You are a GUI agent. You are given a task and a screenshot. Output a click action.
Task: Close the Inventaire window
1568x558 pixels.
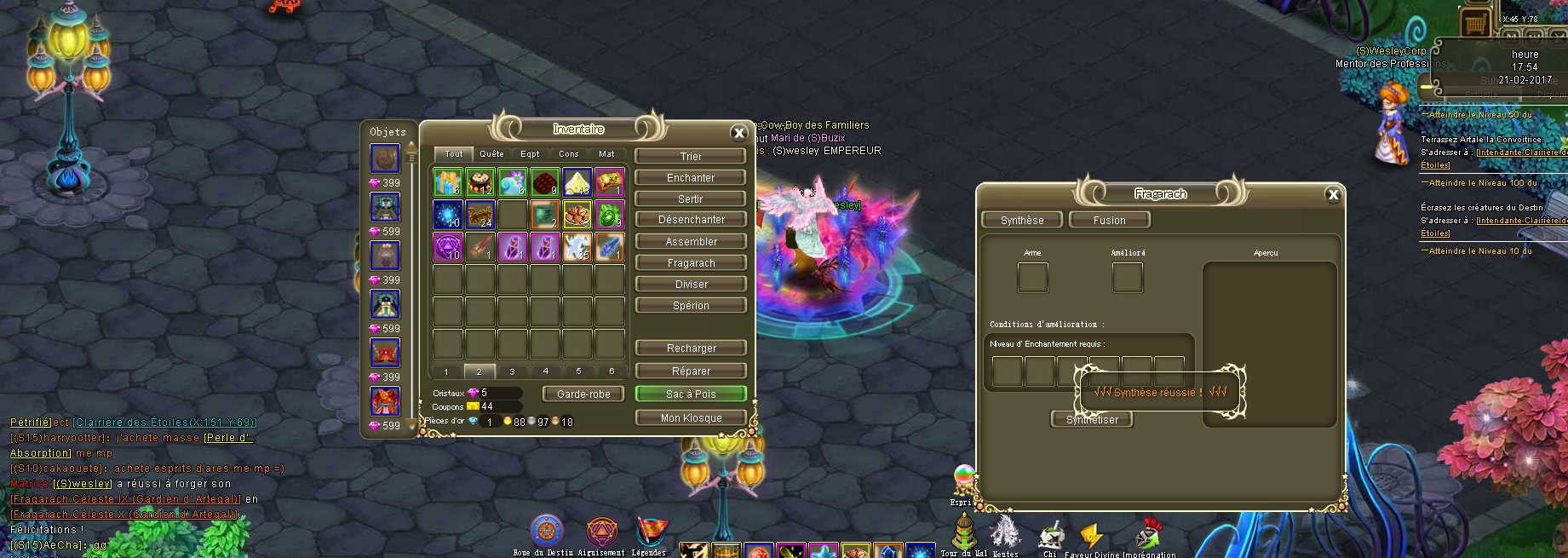pyautogui.click(x=739, y=133)
